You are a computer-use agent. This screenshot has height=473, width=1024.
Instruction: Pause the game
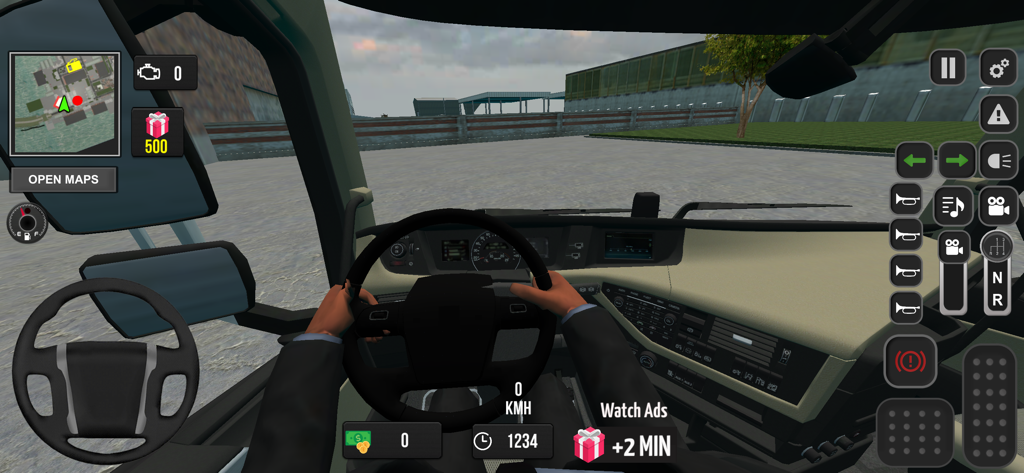click(x=947, y=68)
